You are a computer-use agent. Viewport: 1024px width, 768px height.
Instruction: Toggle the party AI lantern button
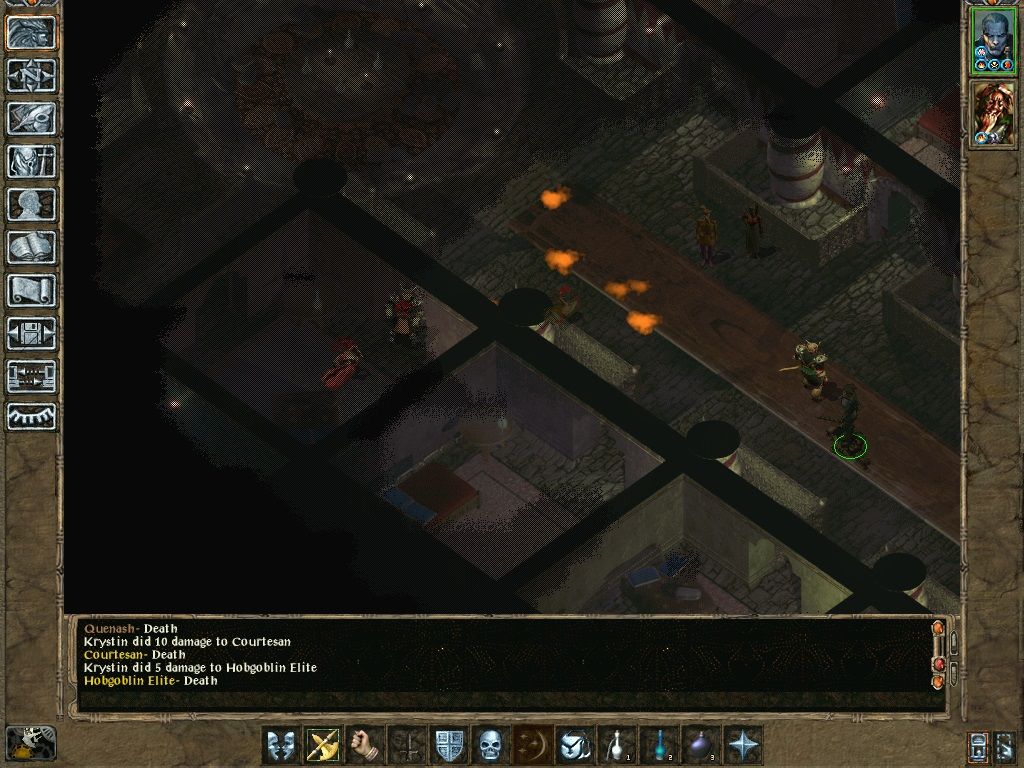point(978,745)
